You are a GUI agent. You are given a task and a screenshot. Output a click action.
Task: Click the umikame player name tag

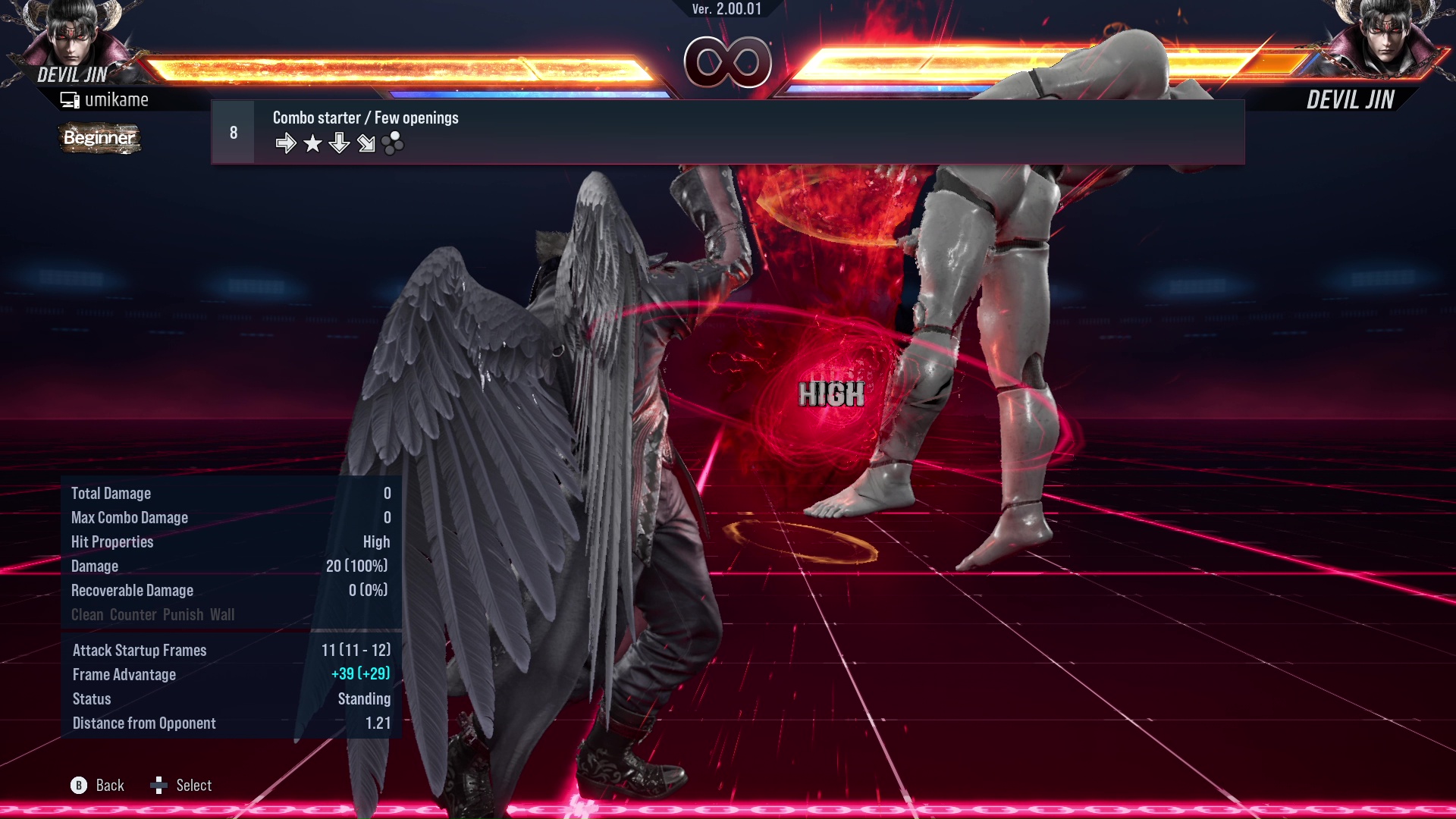pyautogui.click(x=118, y=99)
